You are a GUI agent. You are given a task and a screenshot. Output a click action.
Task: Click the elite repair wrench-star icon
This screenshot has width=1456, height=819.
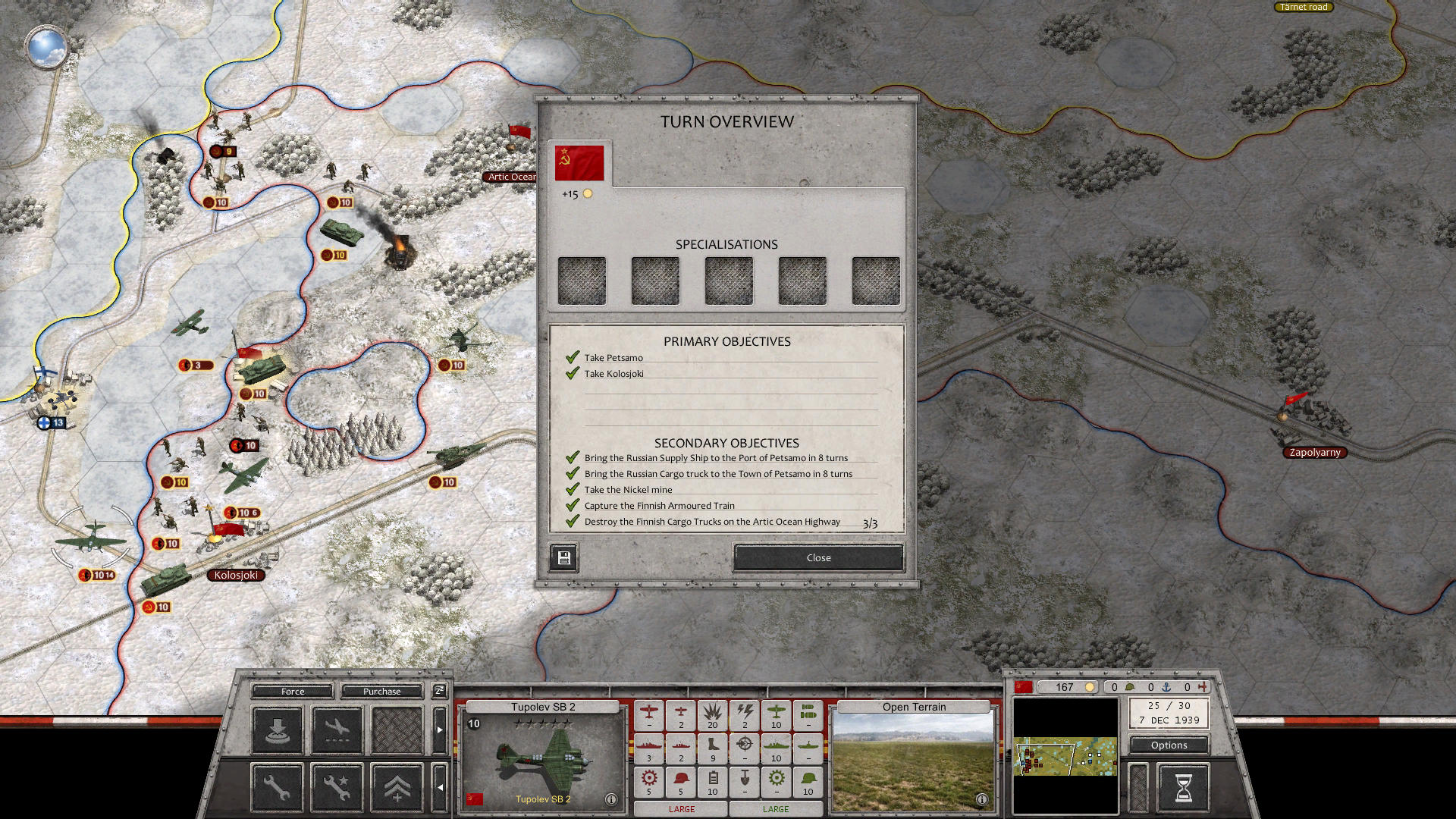click(337, 787)
